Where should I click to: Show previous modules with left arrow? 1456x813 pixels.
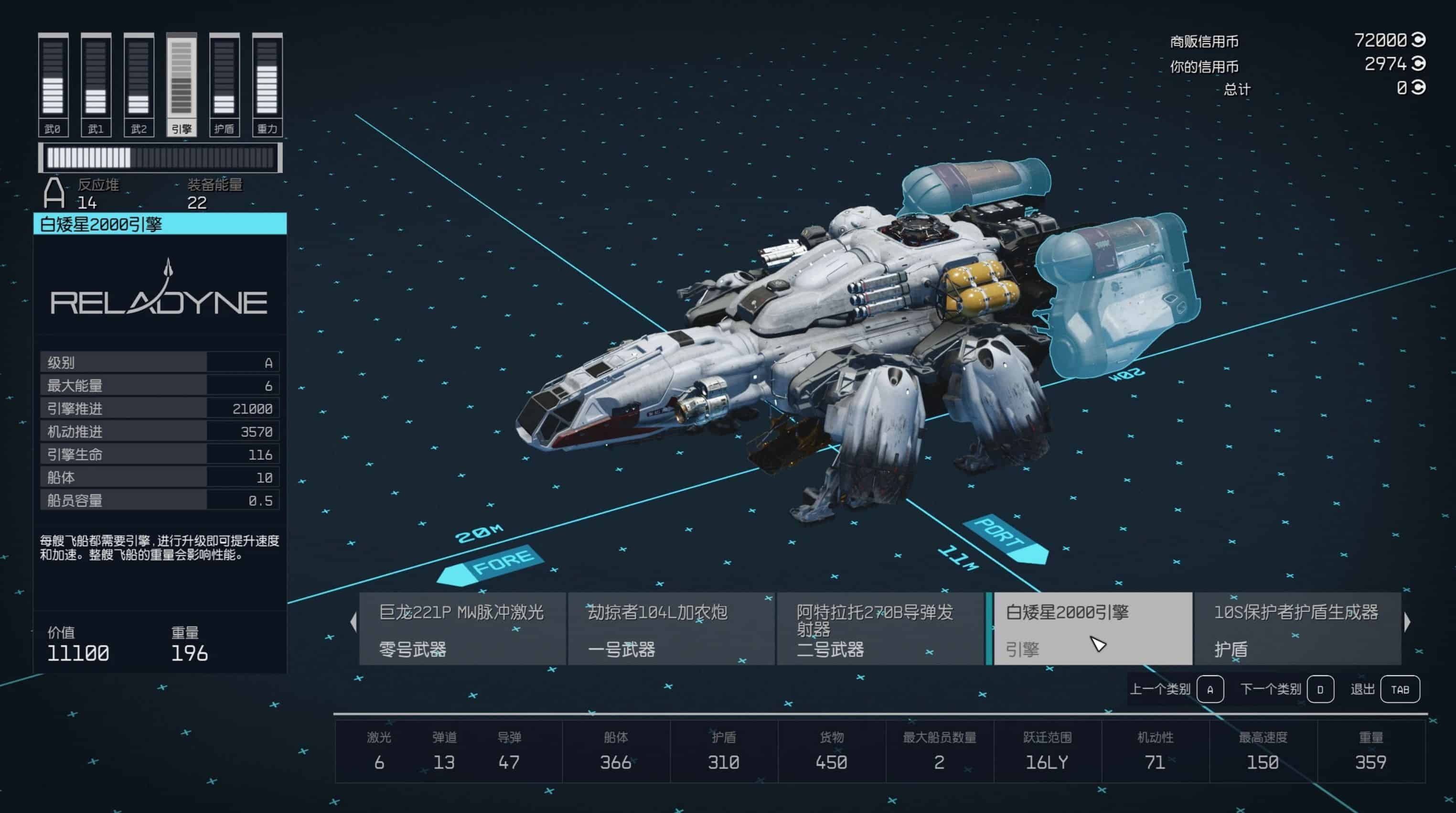[x=354, y=622]
